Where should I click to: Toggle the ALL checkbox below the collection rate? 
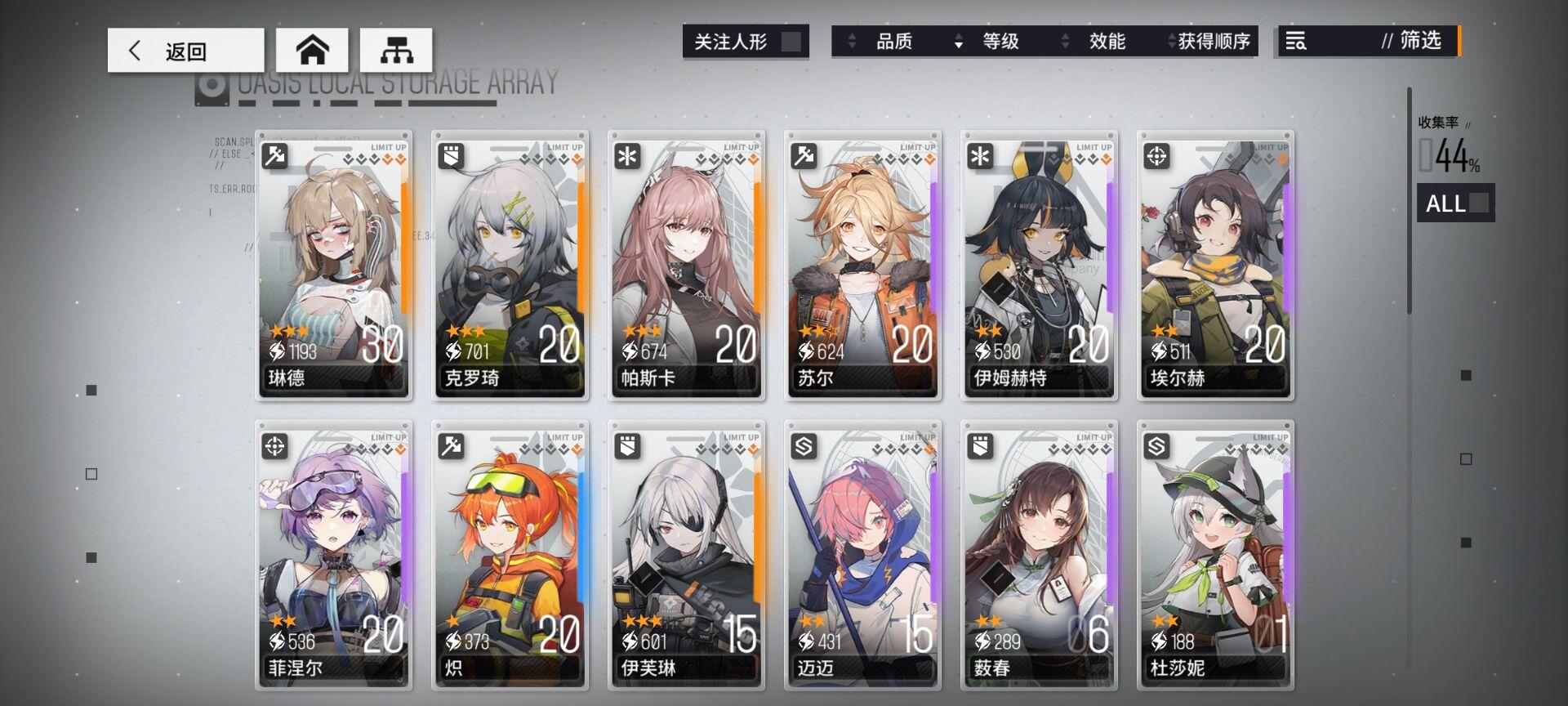click(x=1480, y=203)
